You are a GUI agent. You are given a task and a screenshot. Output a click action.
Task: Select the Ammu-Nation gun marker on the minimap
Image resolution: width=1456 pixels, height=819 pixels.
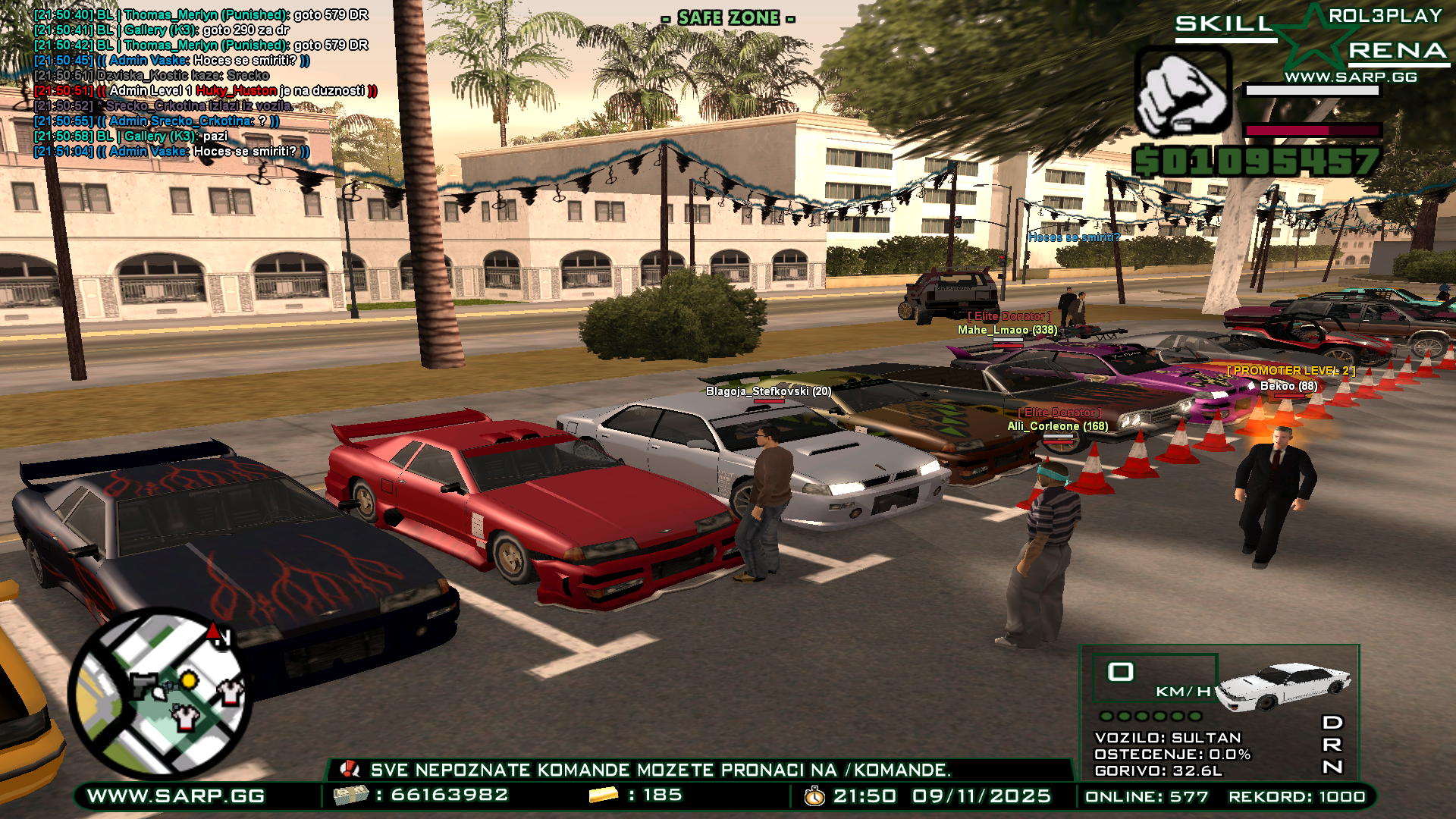[x=146, y=685]
